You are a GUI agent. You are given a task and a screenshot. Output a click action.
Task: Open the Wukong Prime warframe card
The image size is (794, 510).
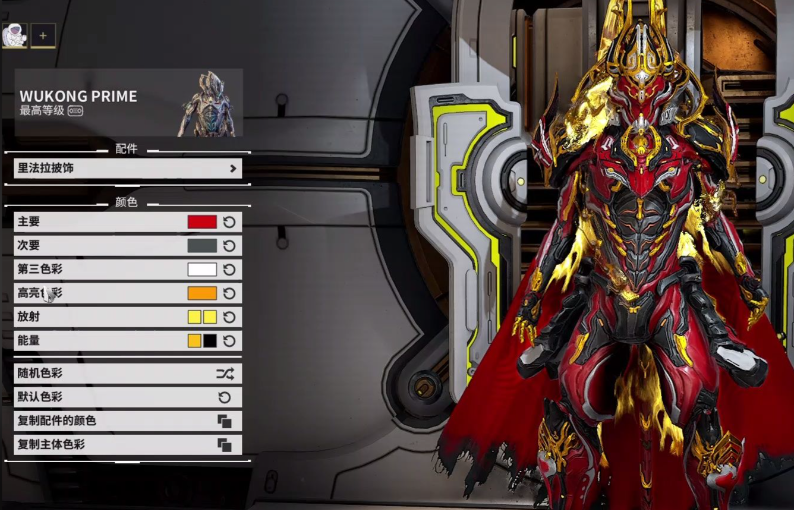pyautogui.click(x=128, y=102)
